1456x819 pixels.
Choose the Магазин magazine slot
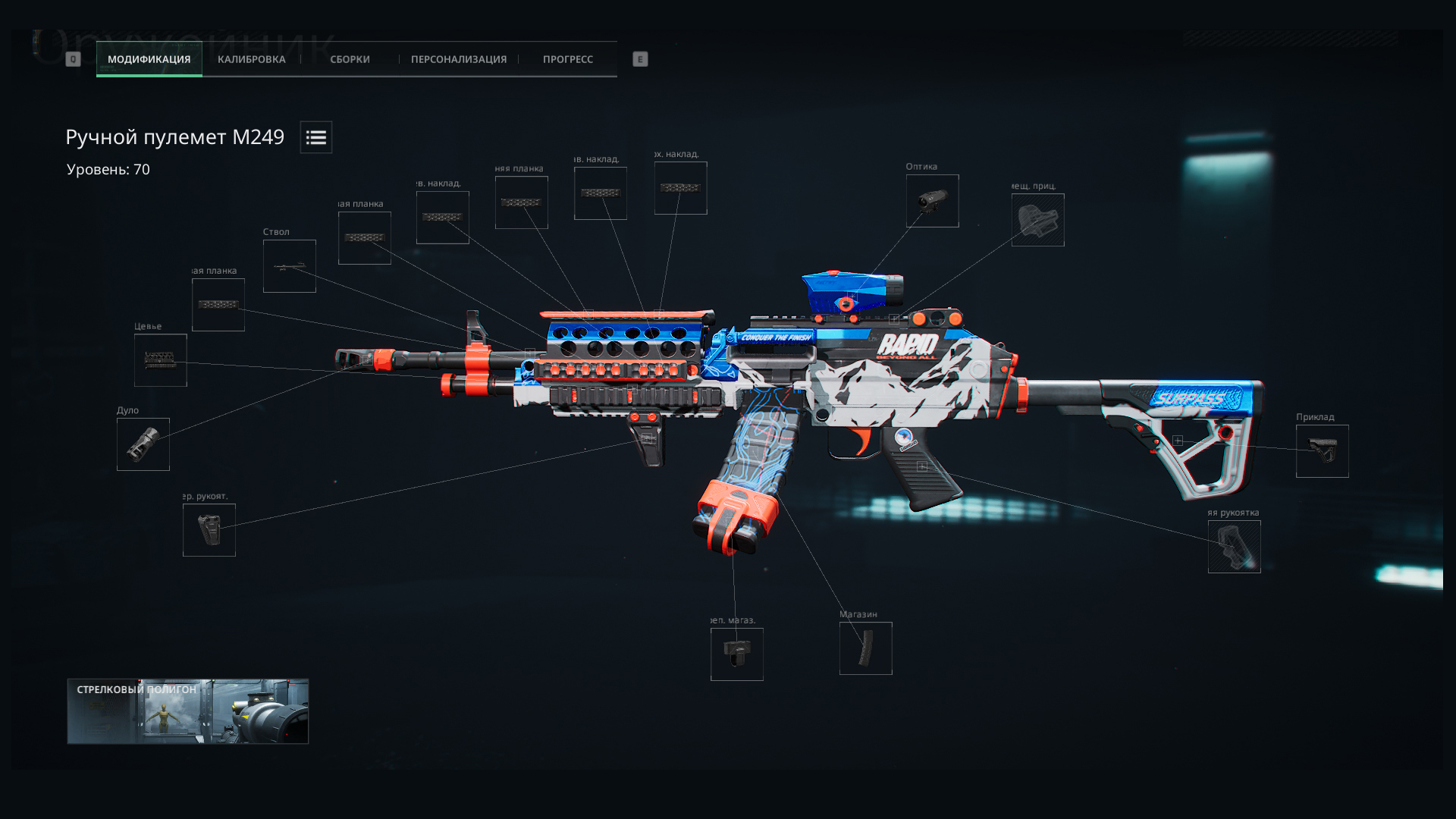[865, 648]
